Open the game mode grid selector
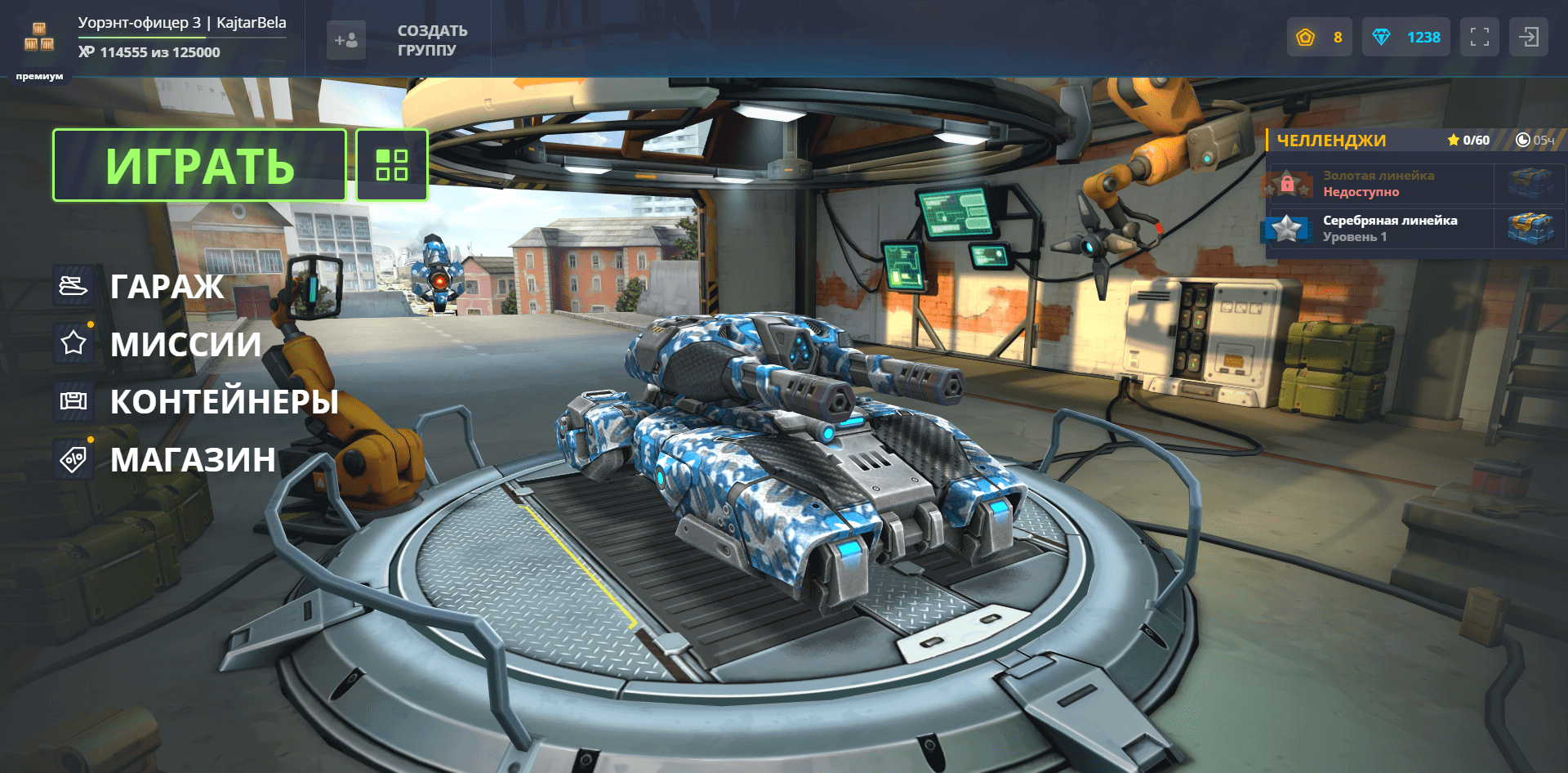Screen dimensions: 1568x773 pyautogui.click(x=392, y=165)
